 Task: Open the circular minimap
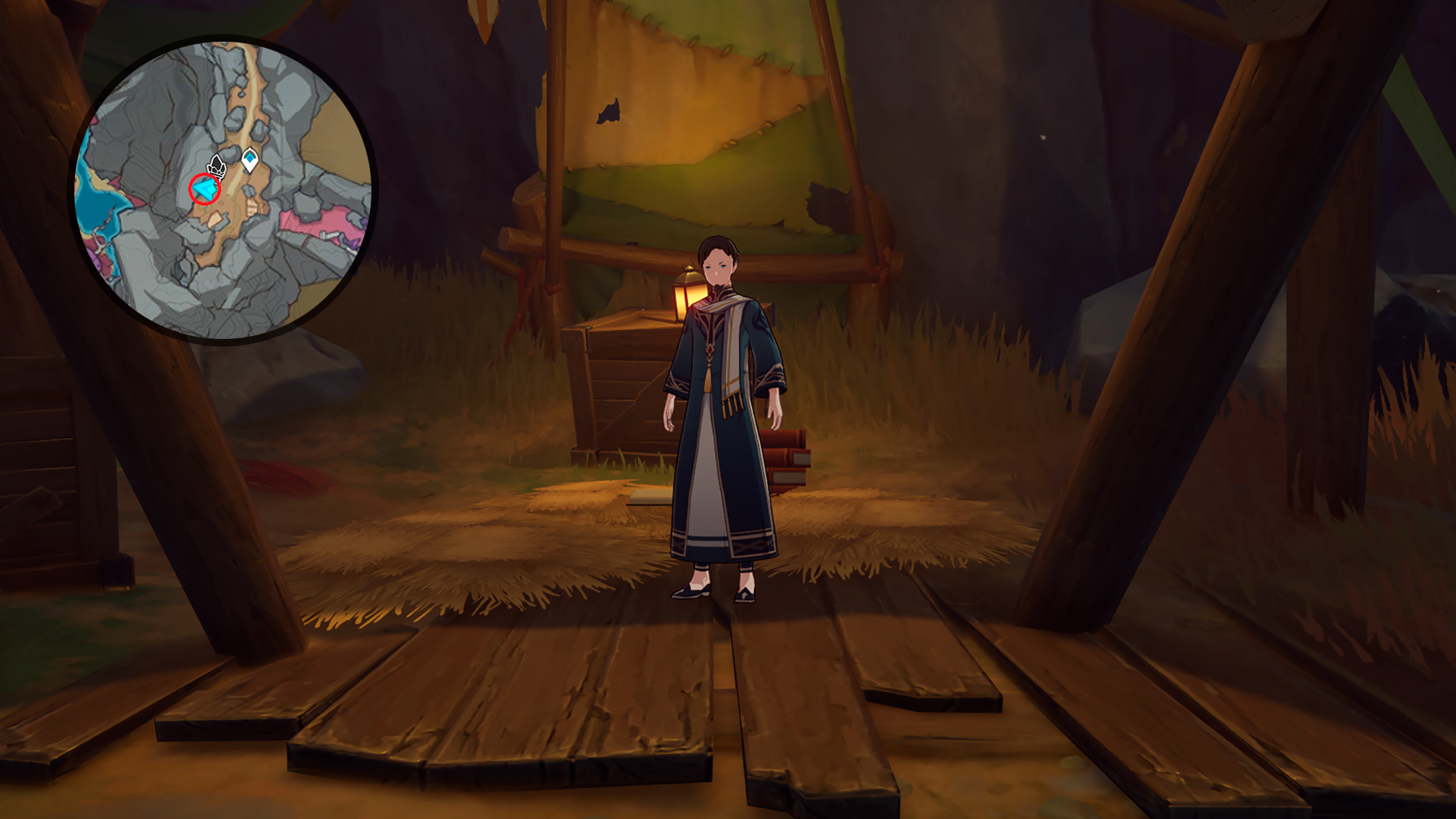(x=224, y=190)
